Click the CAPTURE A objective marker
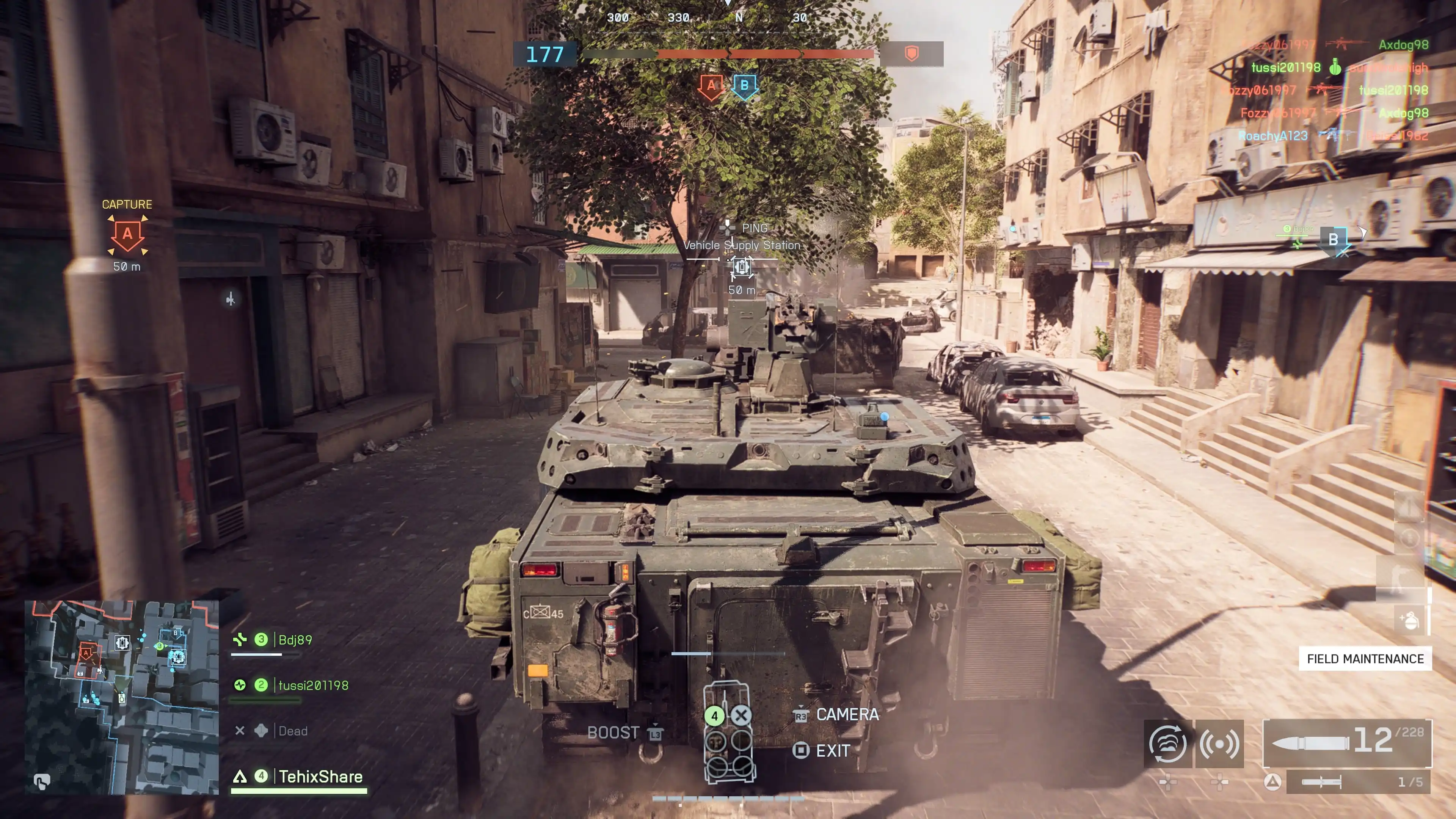 tap(128, 235)
